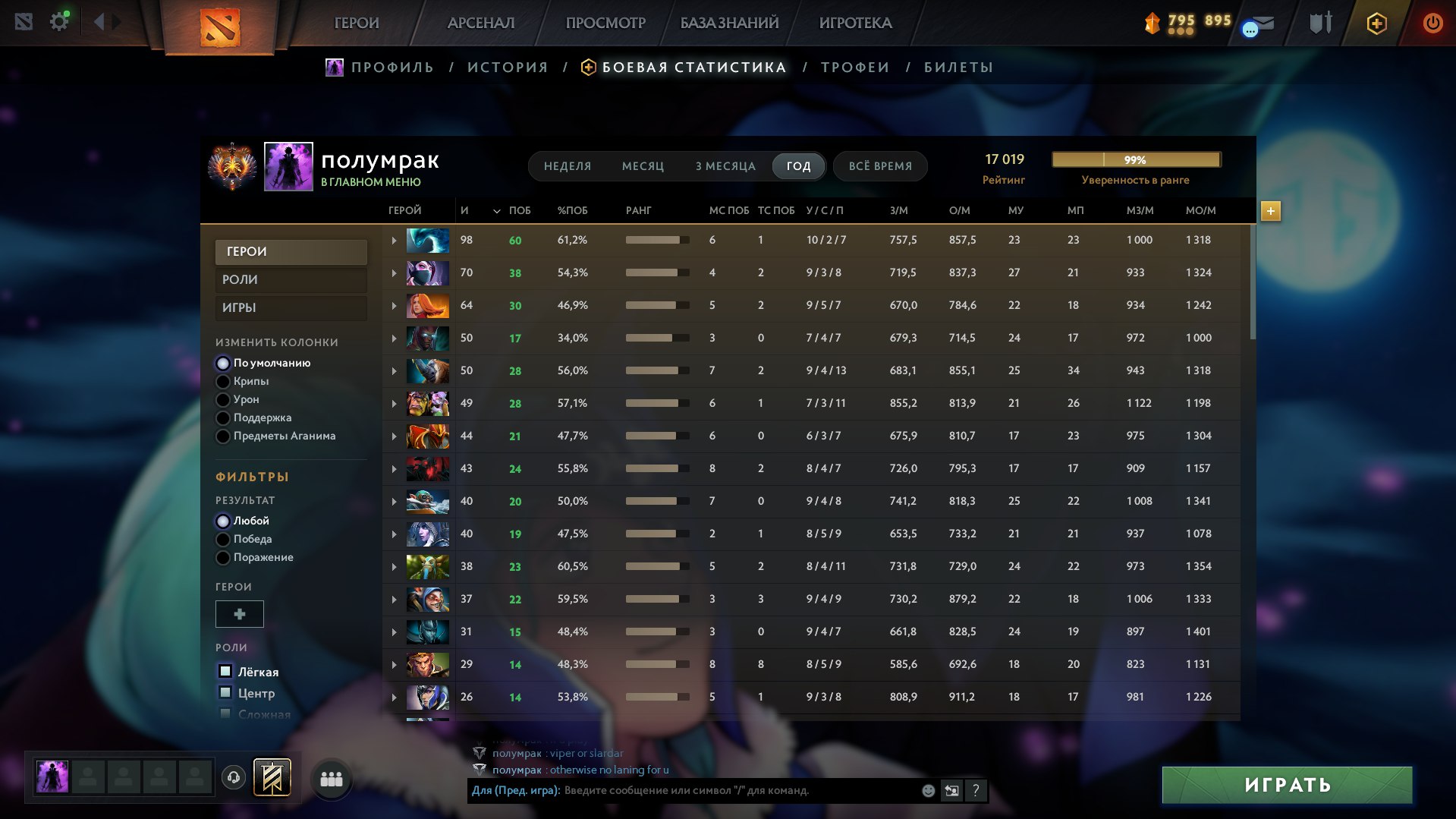Click the headset voice chat icon
Screen dimensions: 1456x819
click(233, 777)
